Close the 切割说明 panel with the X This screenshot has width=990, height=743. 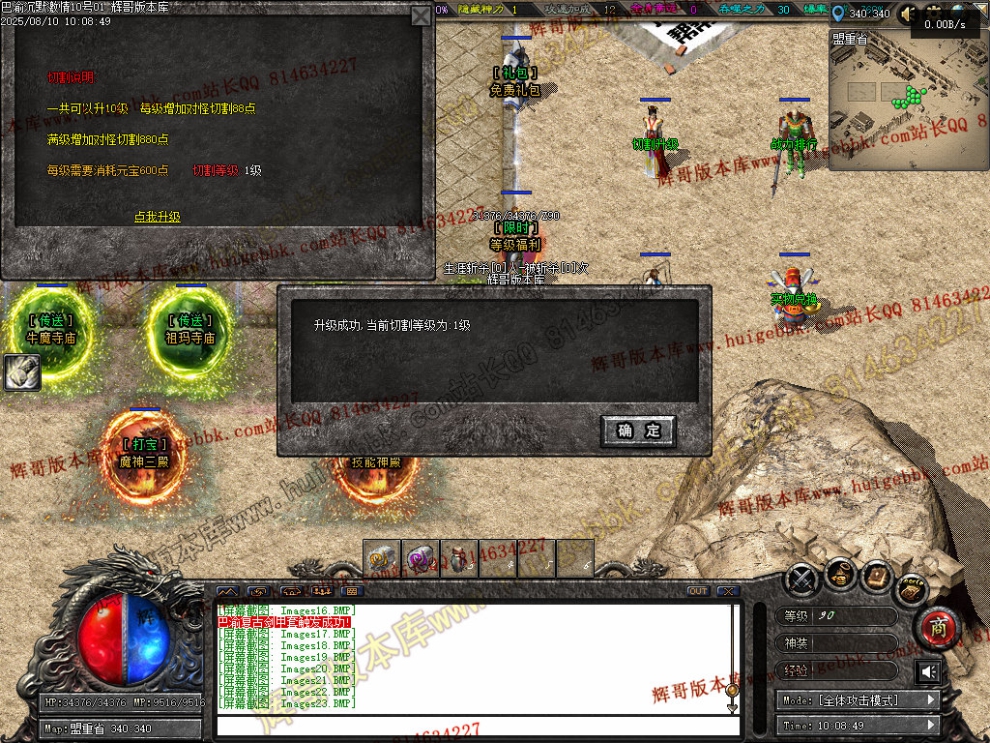click(x=420, y=17)
